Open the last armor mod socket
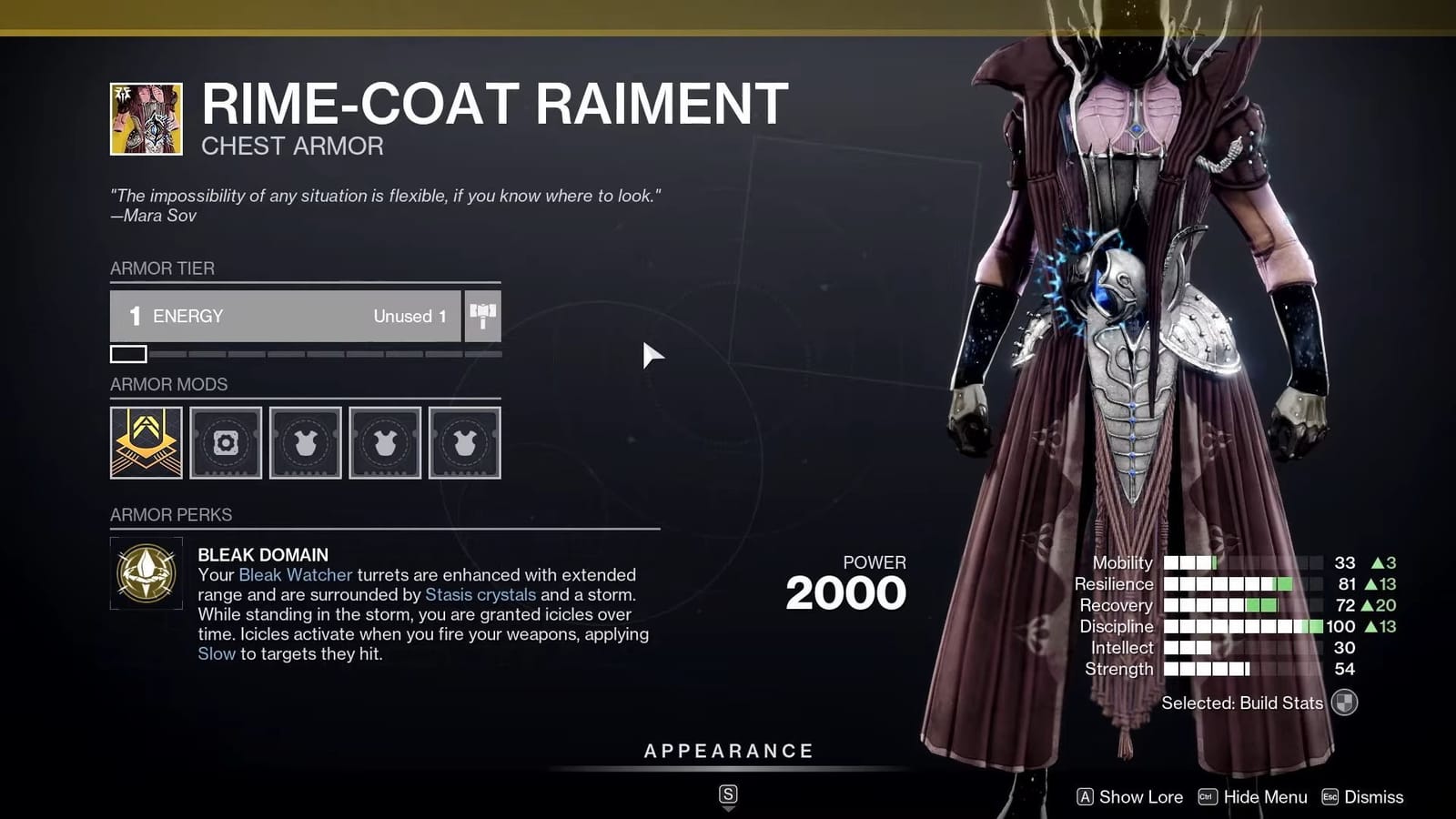Viewport: 1456px width, 819px height. pyautogui.click(x=464, y=443)
